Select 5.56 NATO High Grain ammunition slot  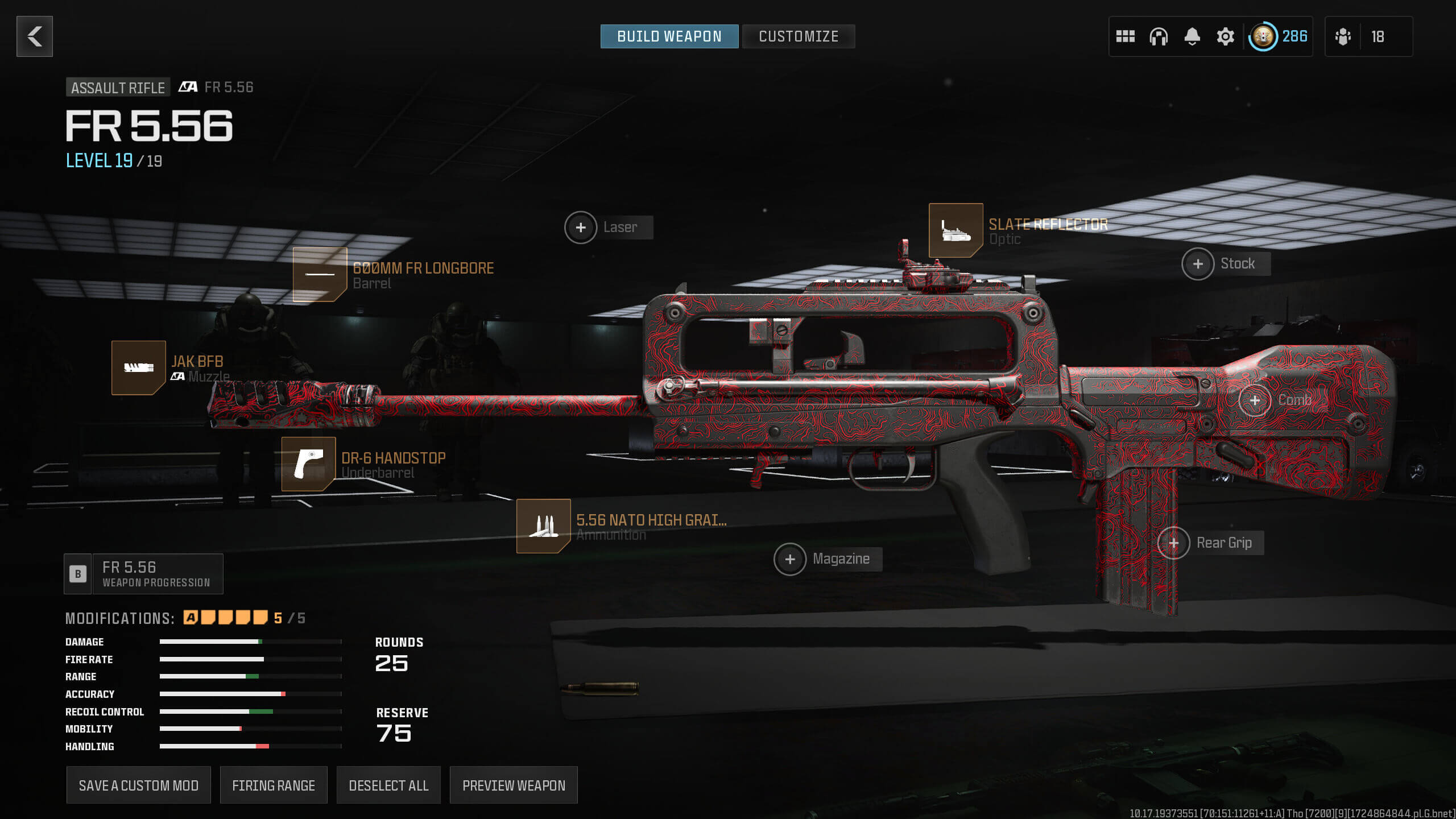coord(543,526)
